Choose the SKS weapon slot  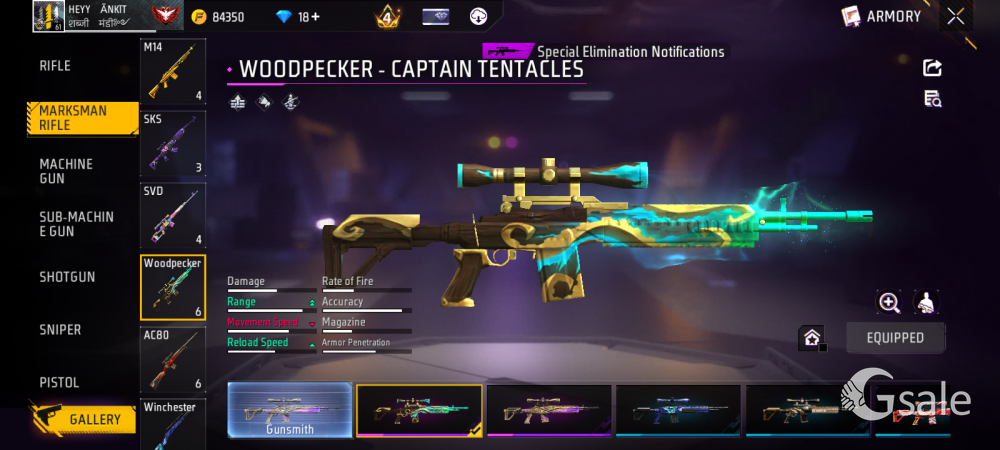(x=173, y=143)
